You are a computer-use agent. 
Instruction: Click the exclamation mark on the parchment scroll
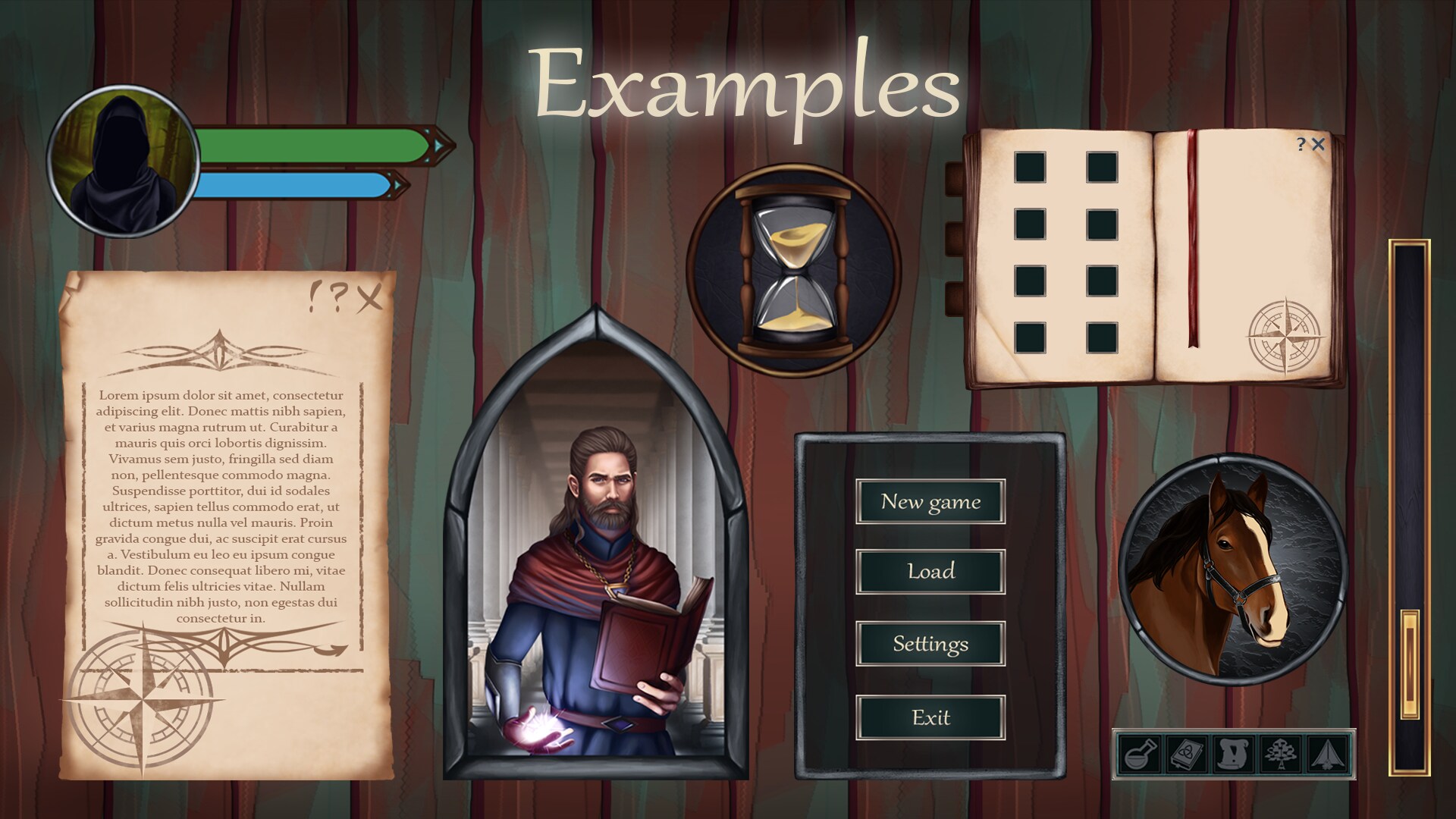click(312, 296)
